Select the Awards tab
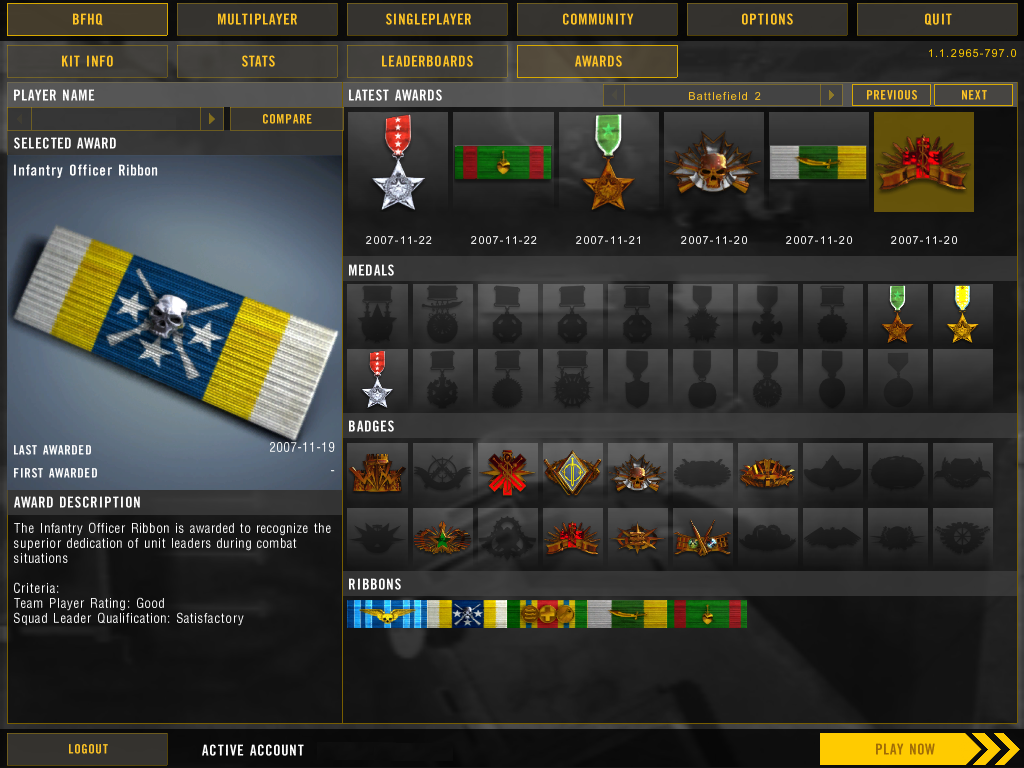1024x768 pixels. tap(597, 61)
